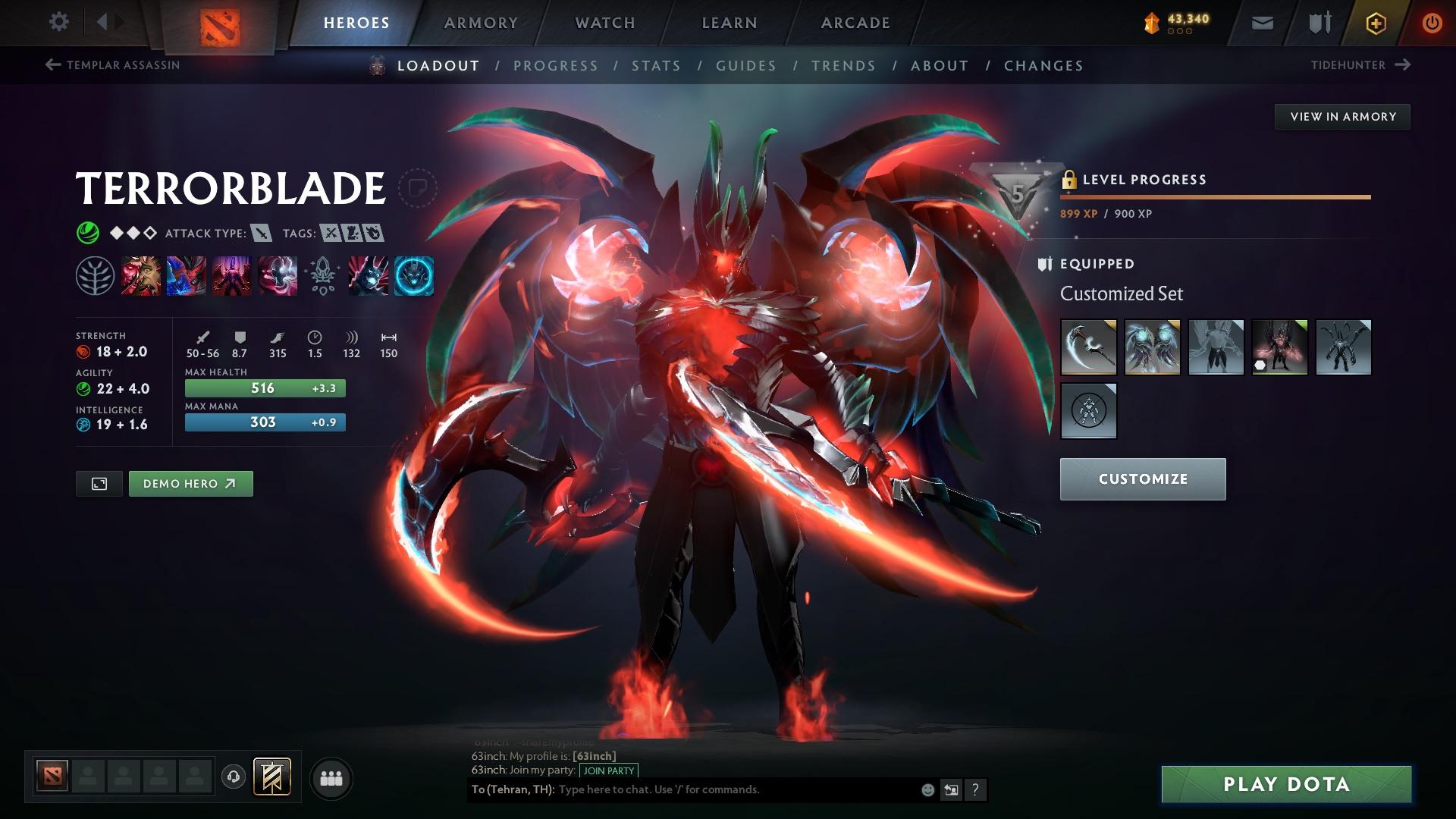Check notifications via the mail envelope icon

tap(1263, 23)
